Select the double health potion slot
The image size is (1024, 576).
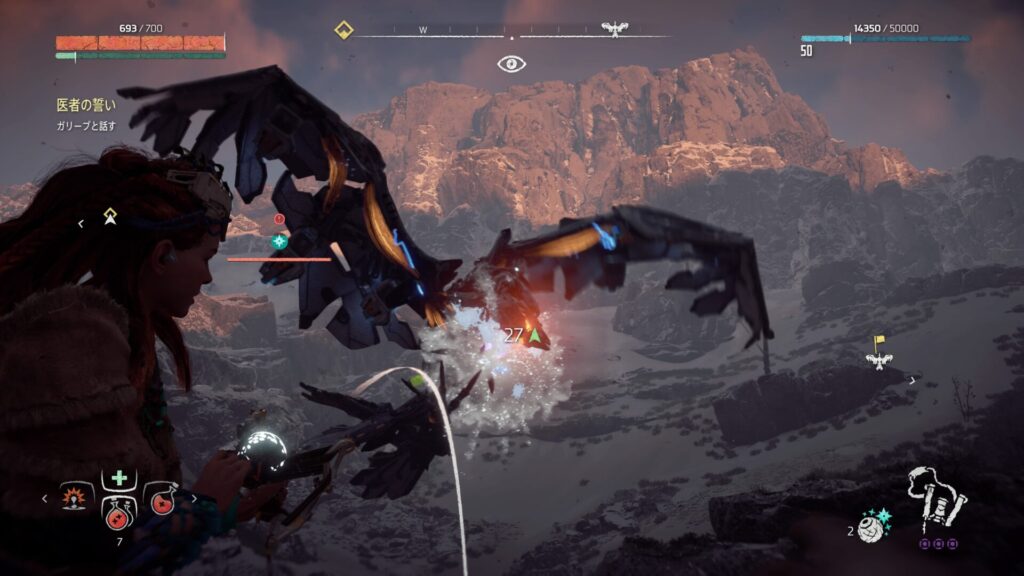(118, 511)
